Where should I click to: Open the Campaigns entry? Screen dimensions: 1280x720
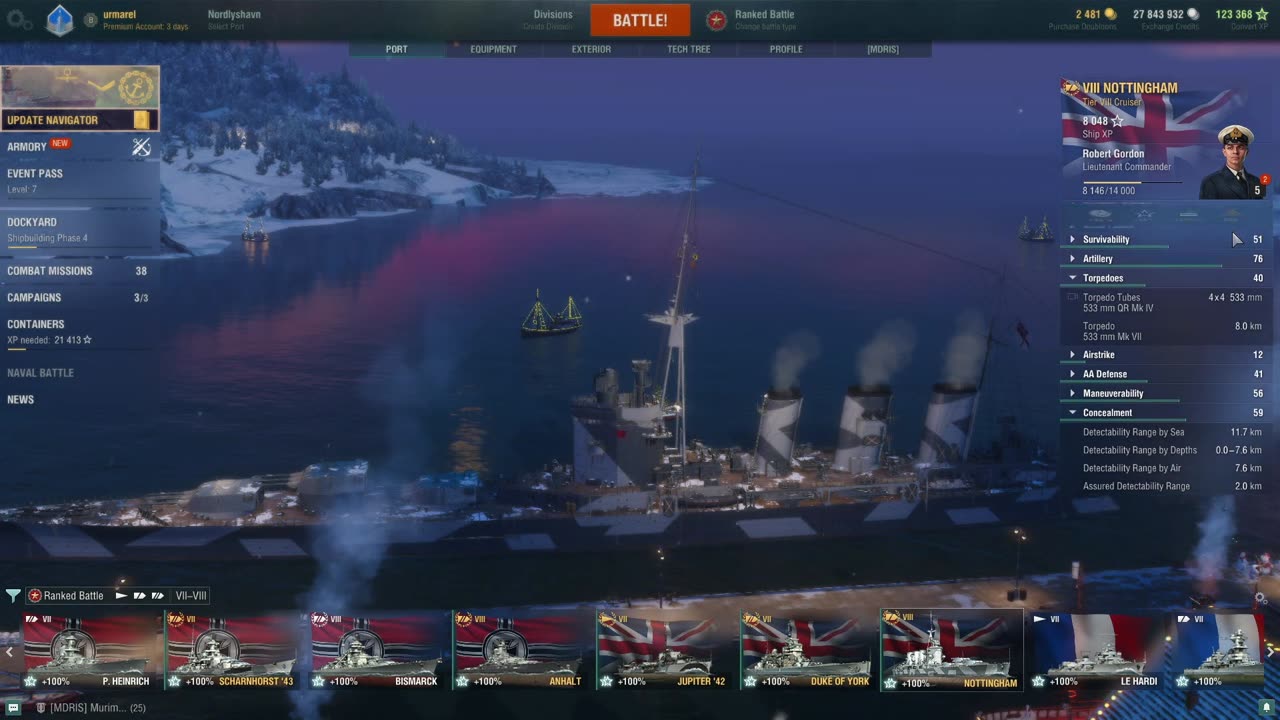pyautogui.click(x=34, y=298)
